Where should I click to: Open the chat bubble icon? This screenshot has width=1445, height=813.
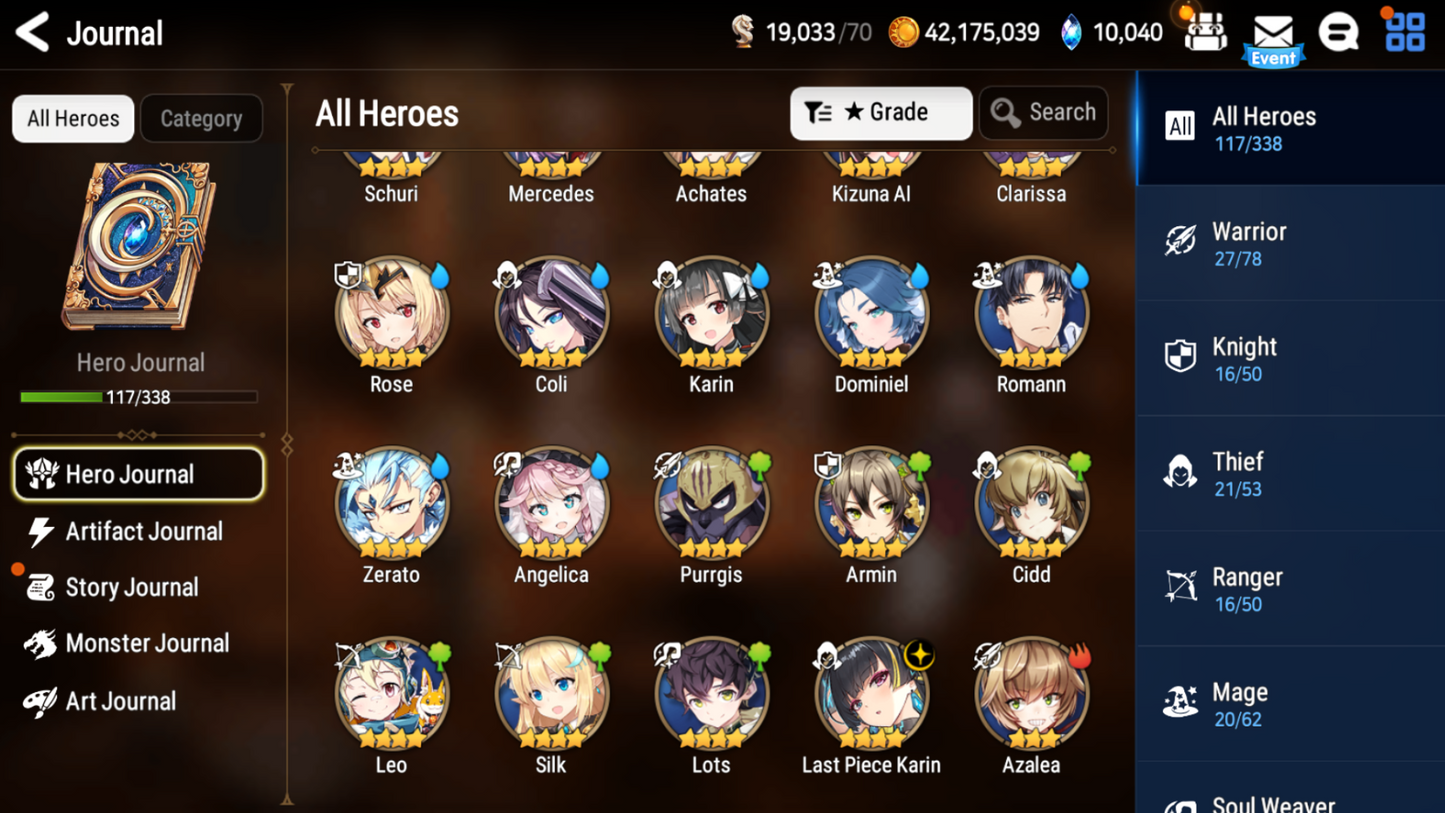1338,33
